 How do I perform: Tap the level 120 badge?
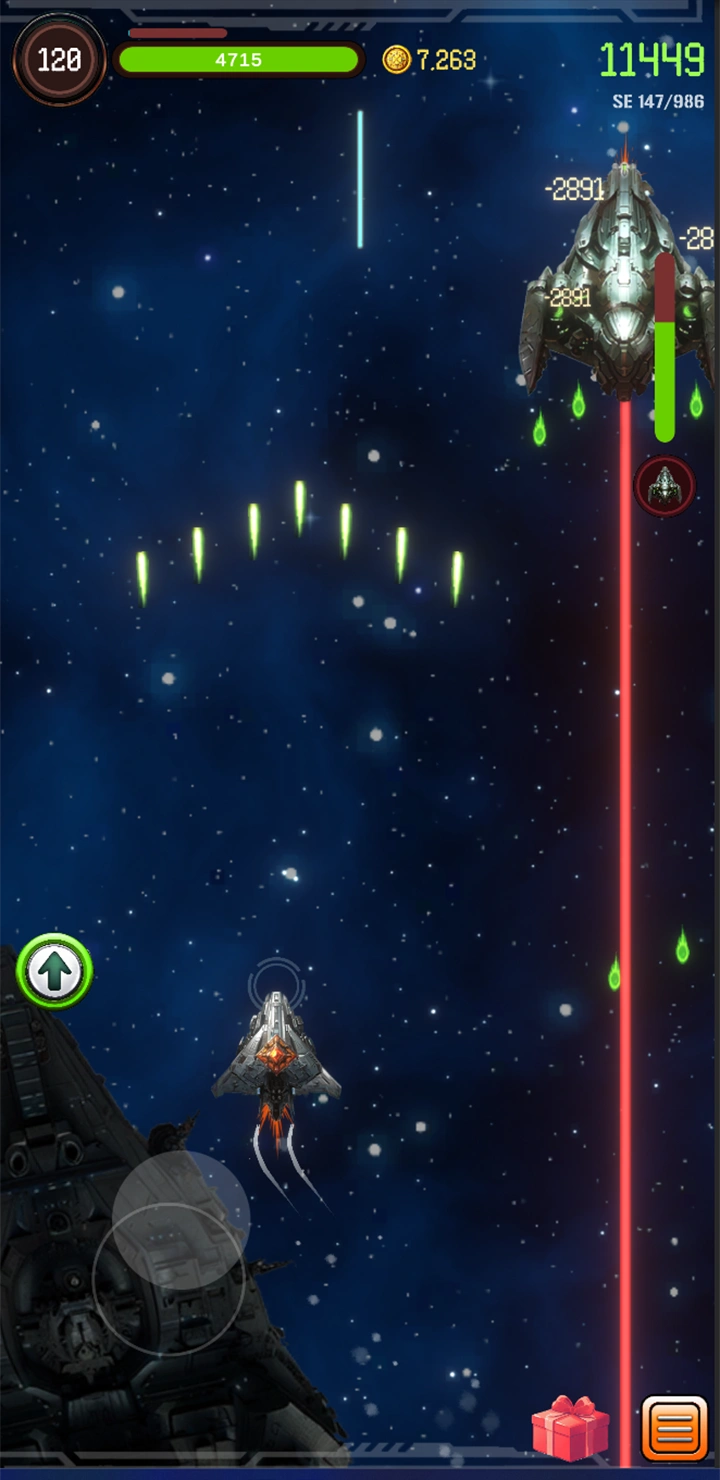(x=59, y=60)
